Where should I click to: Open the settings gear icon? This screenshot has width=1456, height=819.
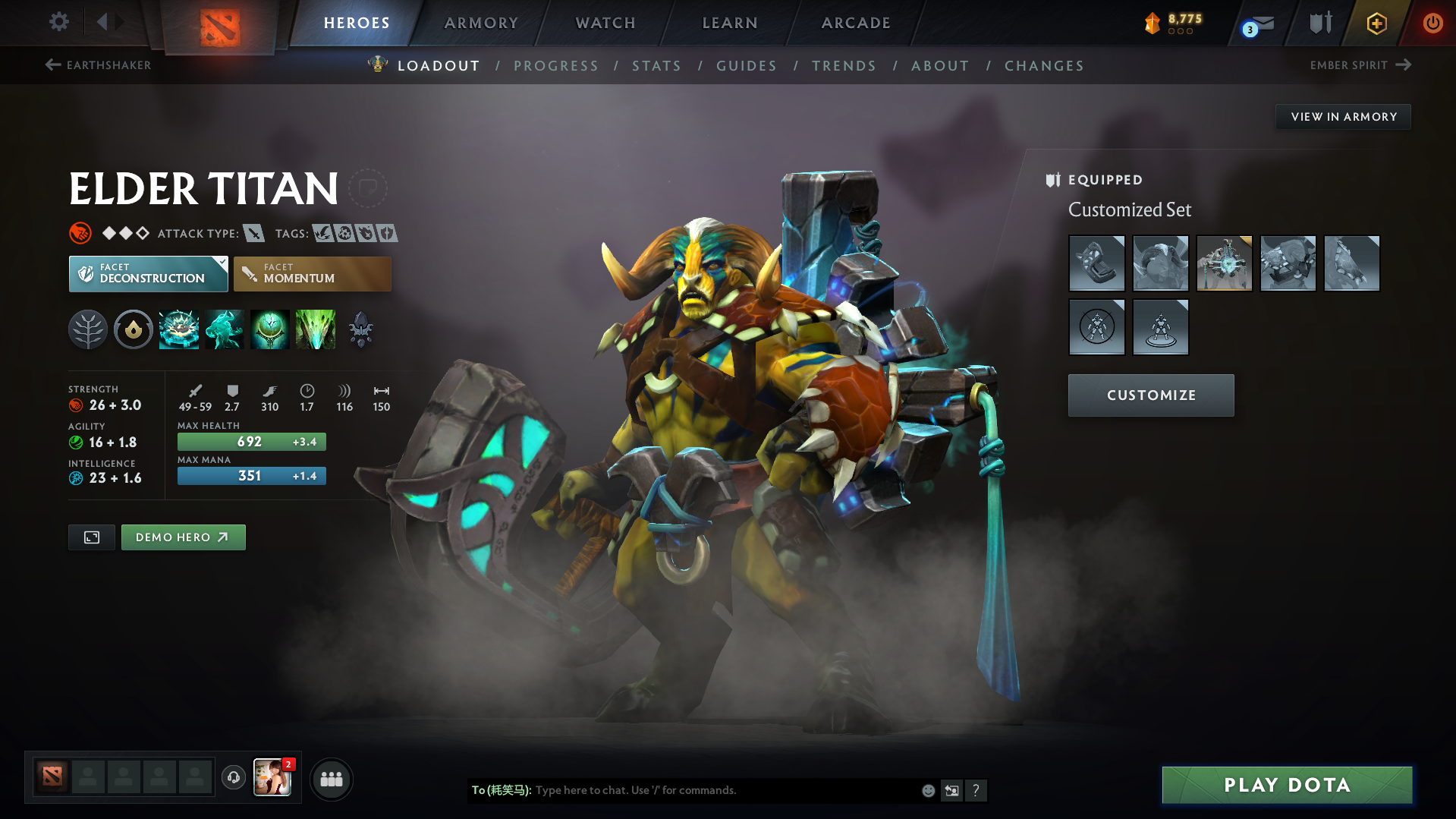tap(58, 22)
